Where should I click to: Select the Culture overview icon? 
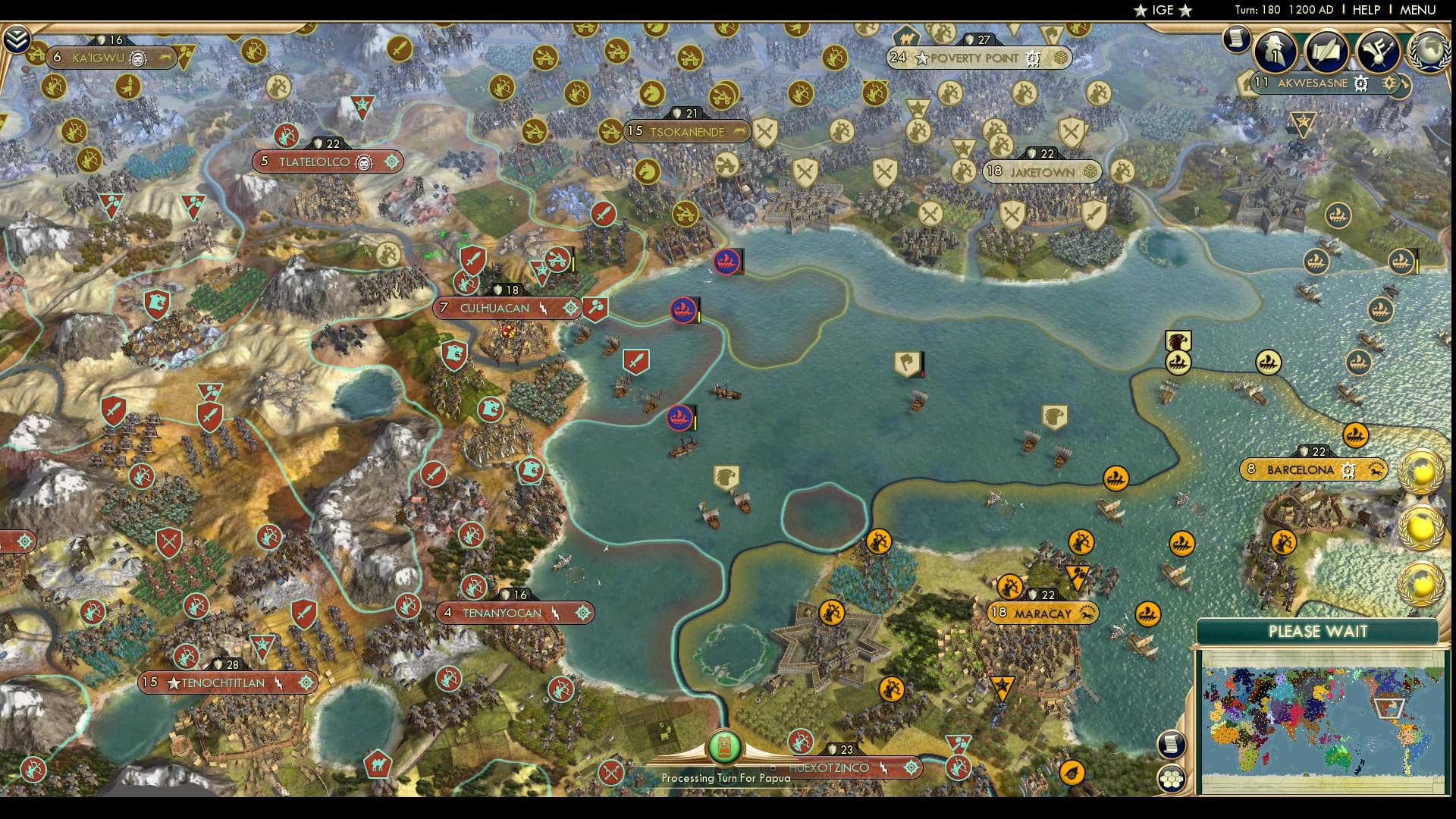coord(1376,52)
